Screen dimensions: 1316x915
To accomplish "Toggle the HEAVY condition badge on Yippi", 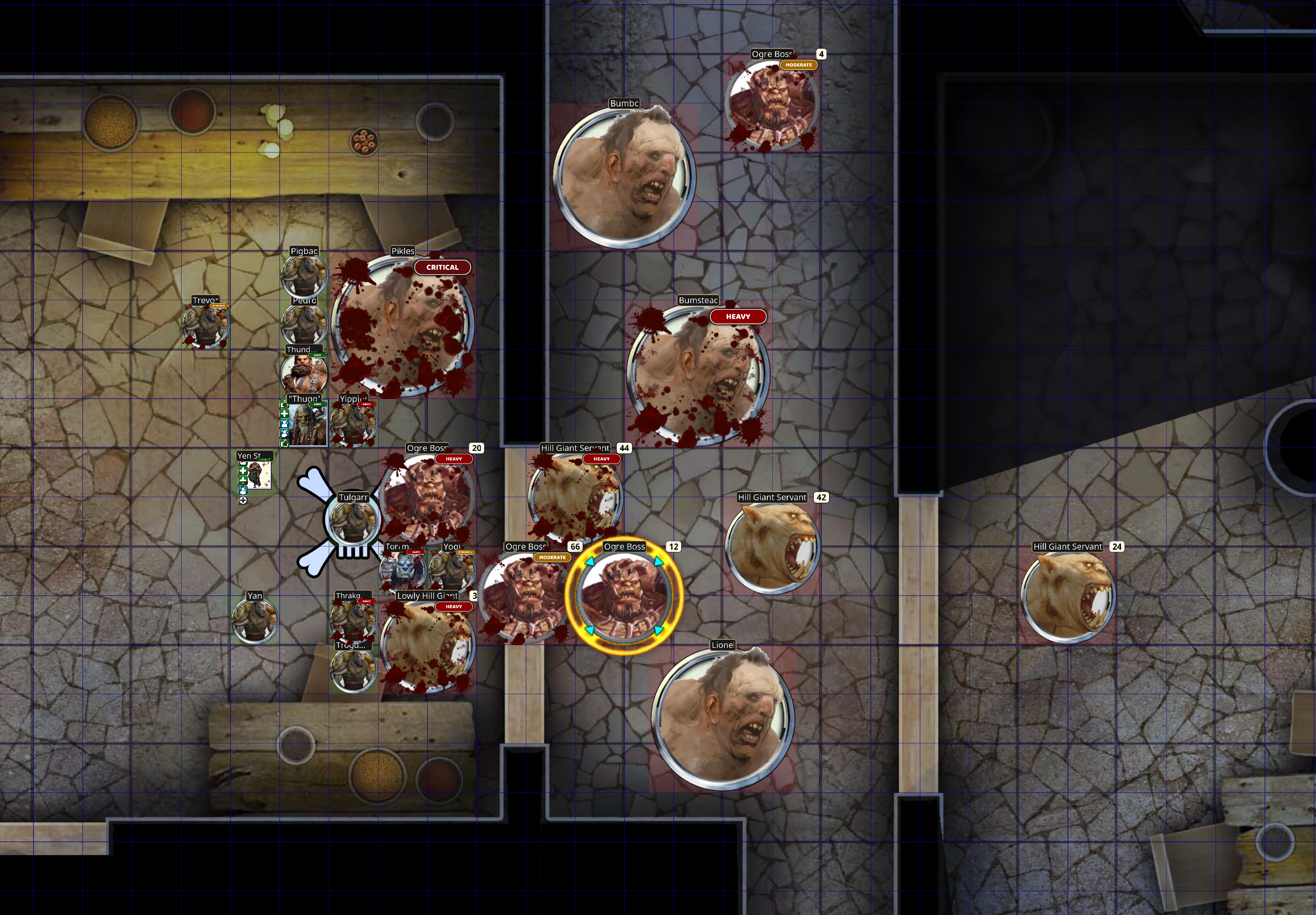I will click(367, 405).
